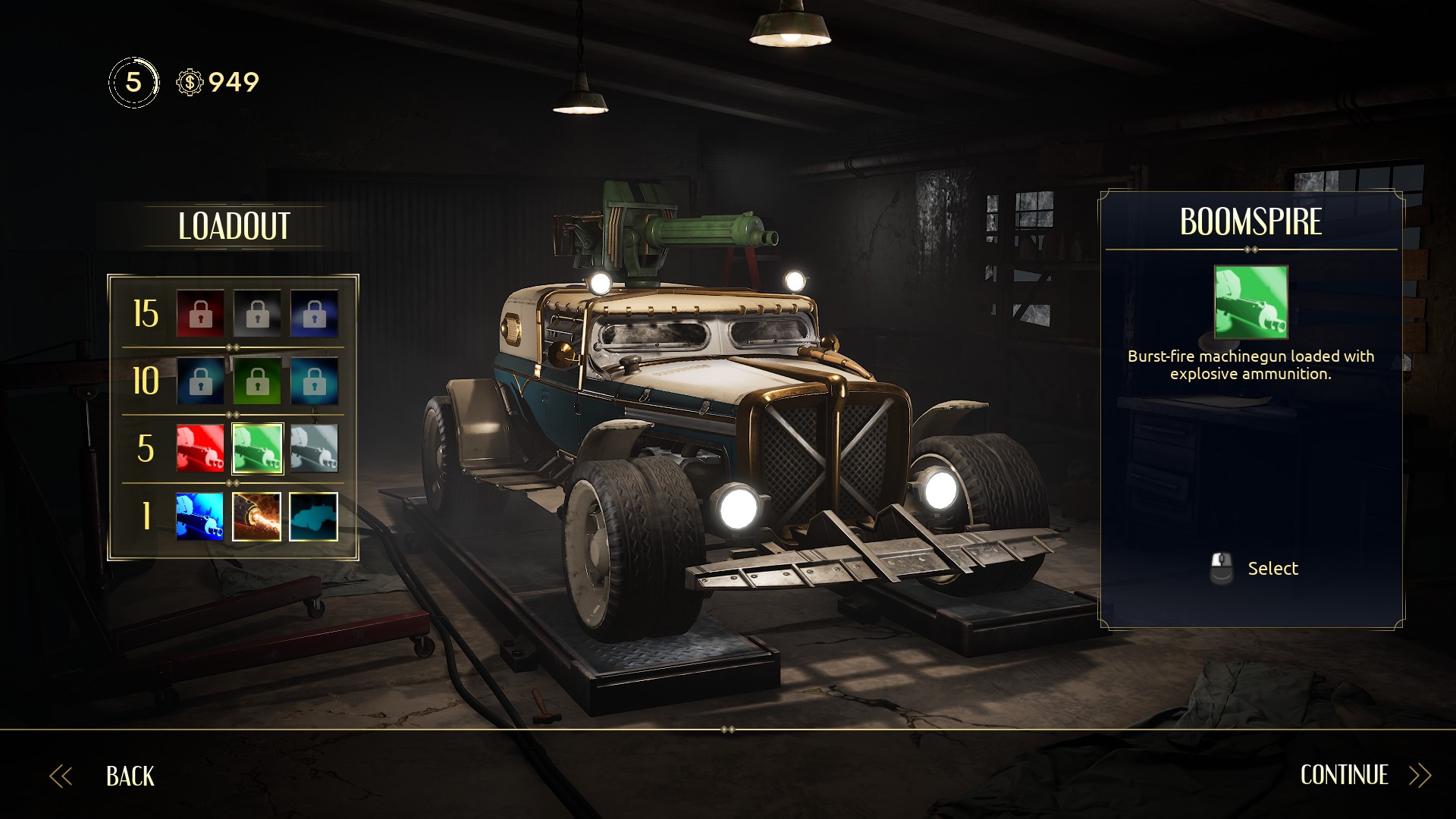Screen dimensions: 1456x819
Task: Select the blue machinegun loadout icon
Action: click(200, 516)
